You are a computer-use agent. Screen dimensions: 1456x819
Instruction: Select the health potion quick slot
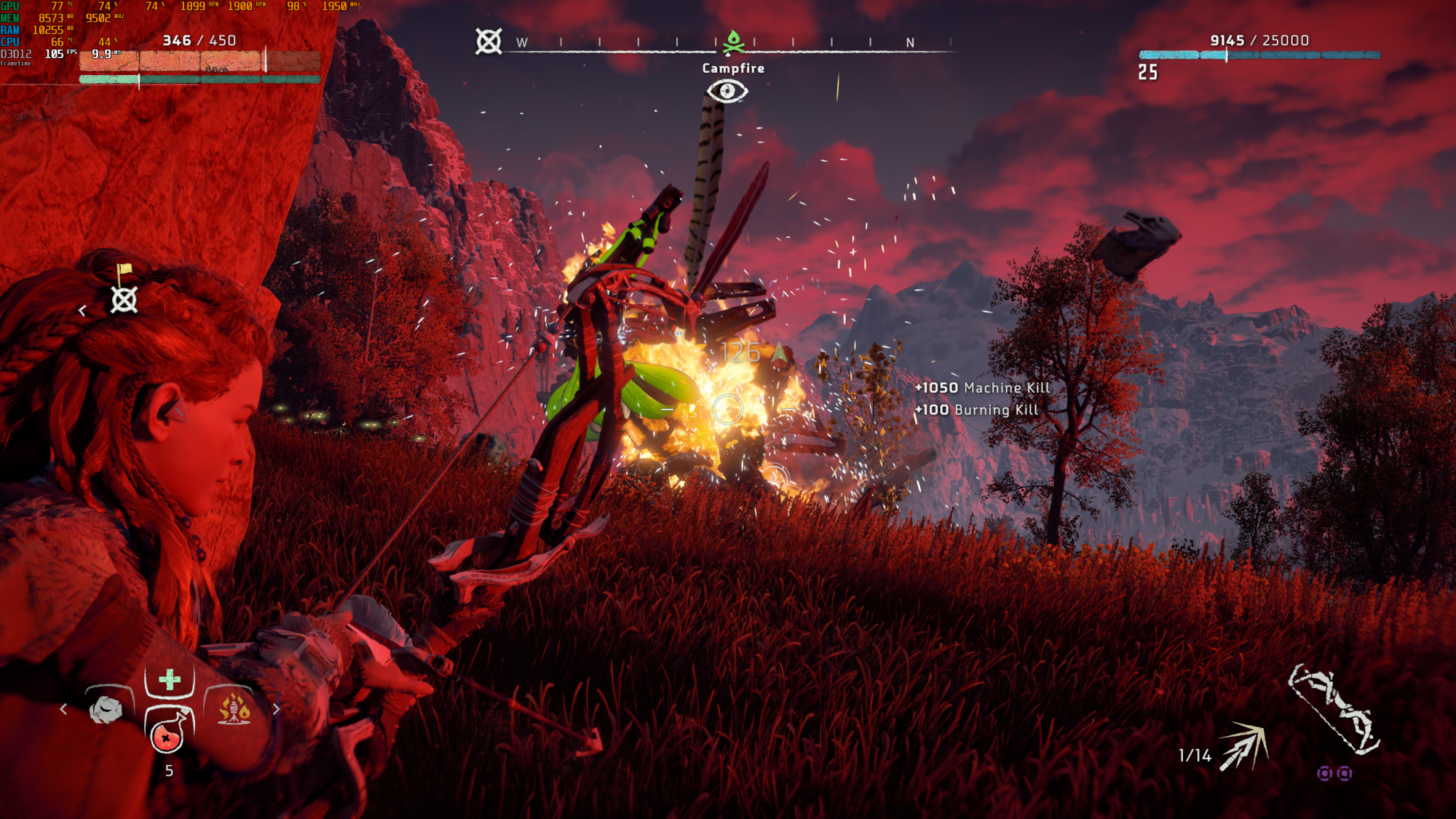pyautogui.click(x=167, y=732)
